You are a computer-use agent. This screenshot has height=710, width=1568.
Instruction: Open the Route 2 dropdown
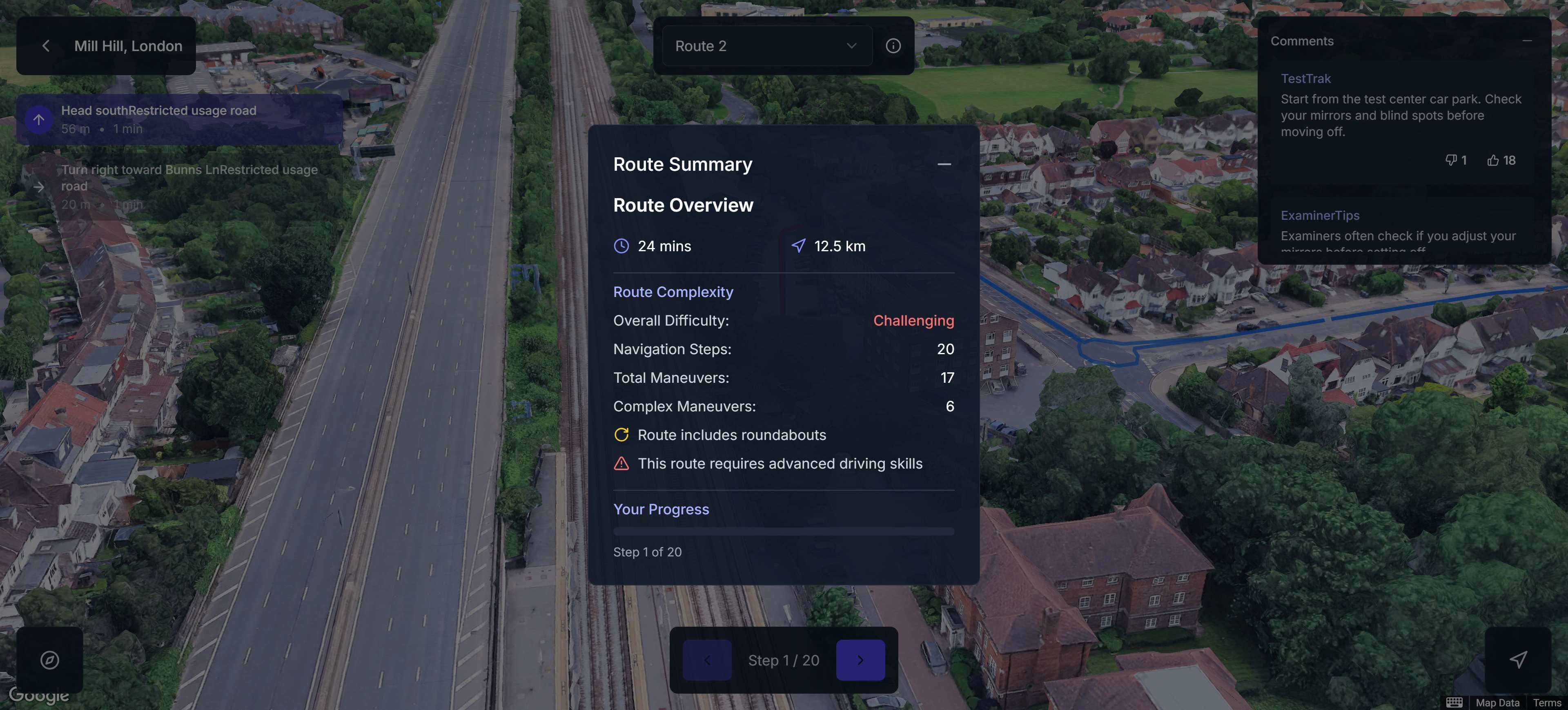coord(766,46)
